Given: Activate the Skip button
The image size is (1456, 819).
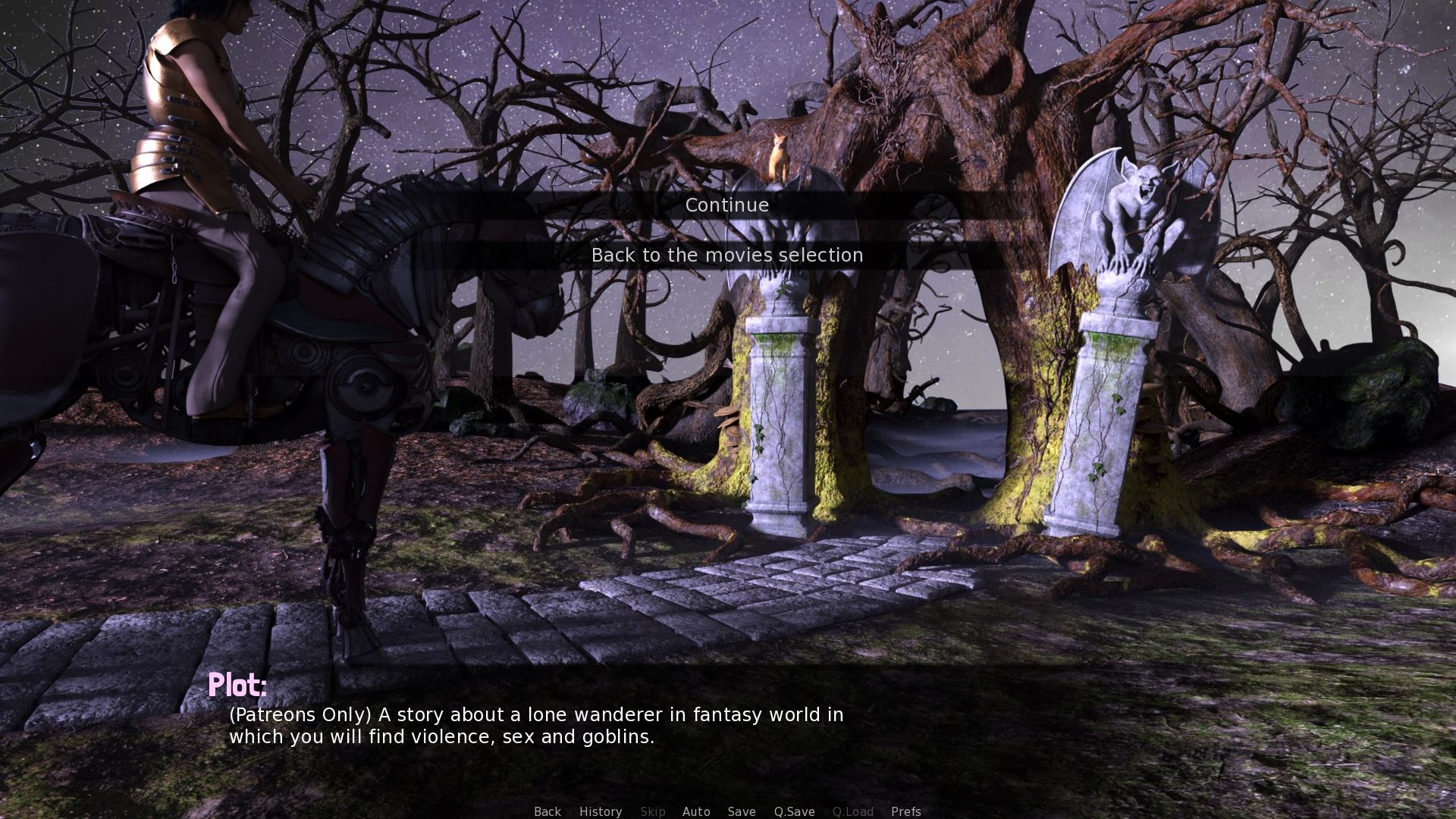Looking at the screenshot, I should pyautogui.click(x=653, y=811).
